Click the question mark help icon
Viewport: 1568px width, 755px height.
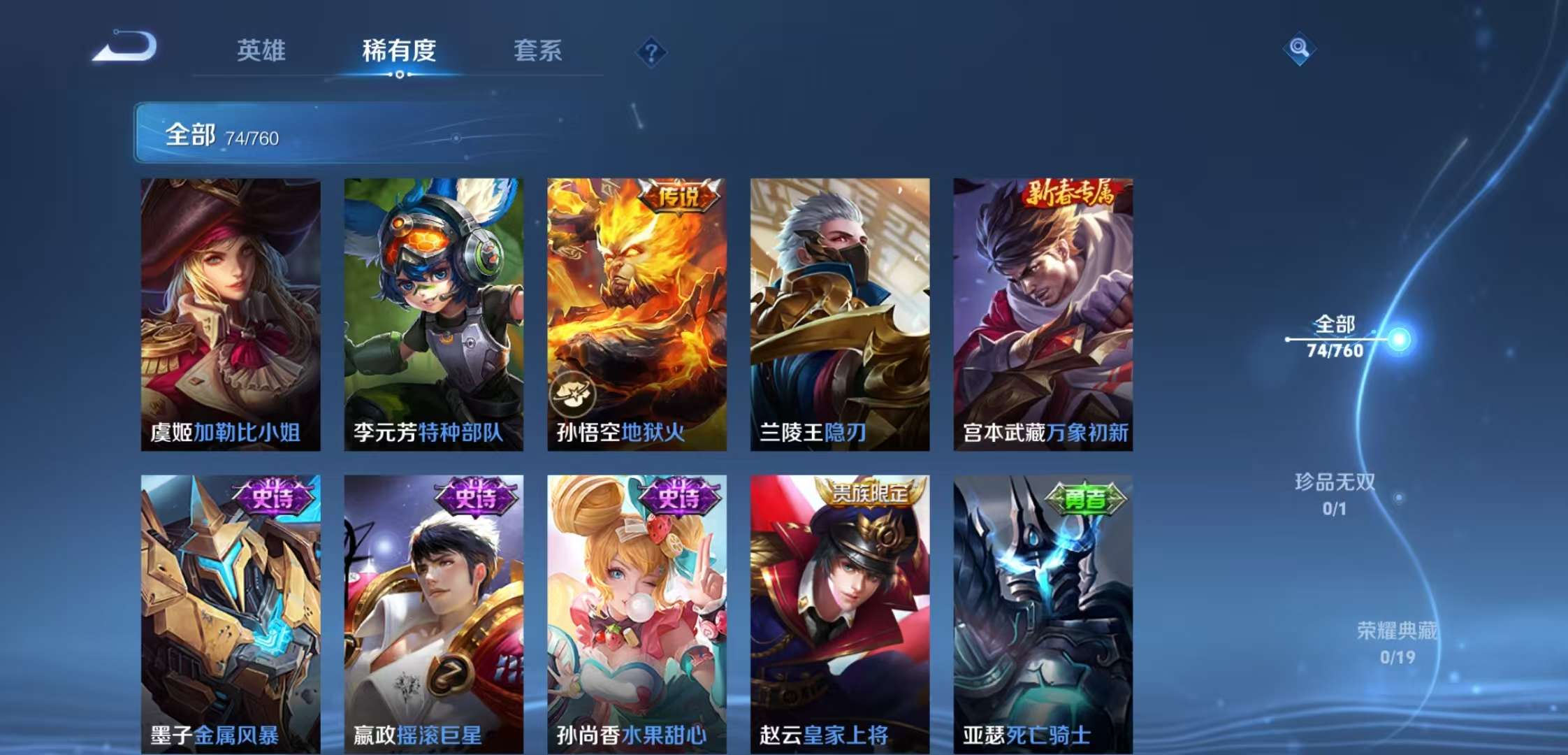(x=651, y=50)
